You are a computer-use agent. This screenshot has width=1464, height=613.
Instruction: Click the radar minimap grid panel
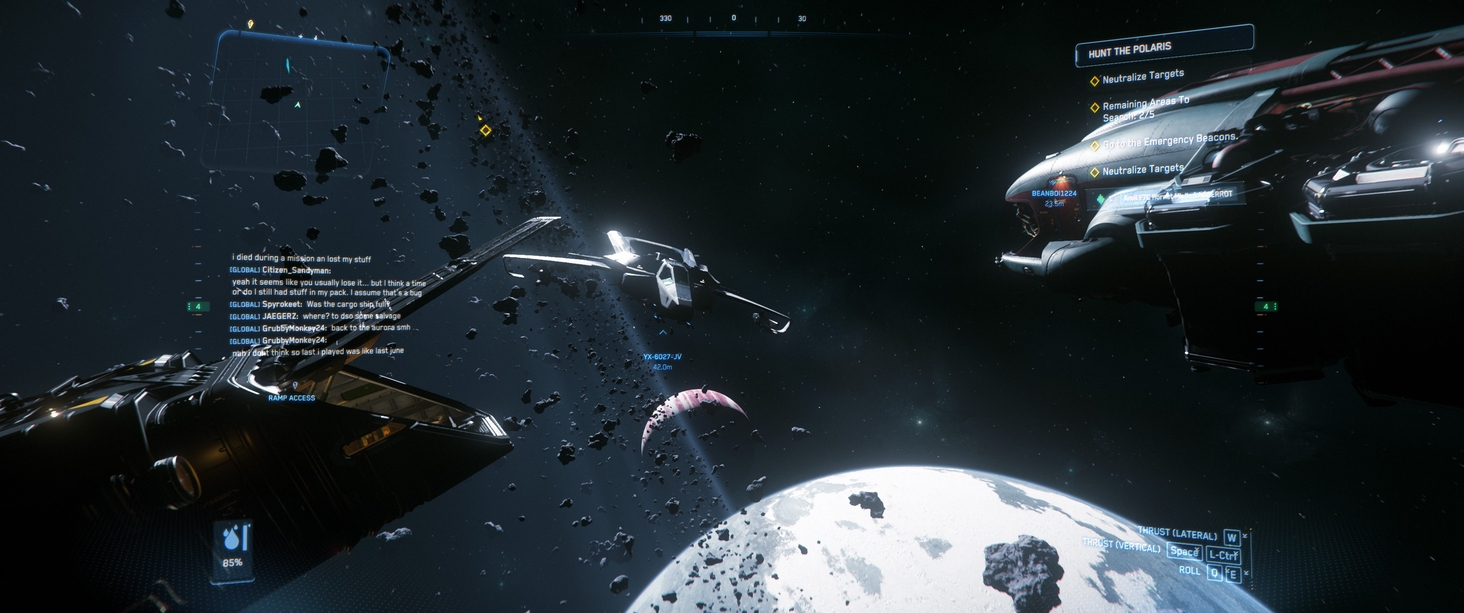tap(296, 101)
